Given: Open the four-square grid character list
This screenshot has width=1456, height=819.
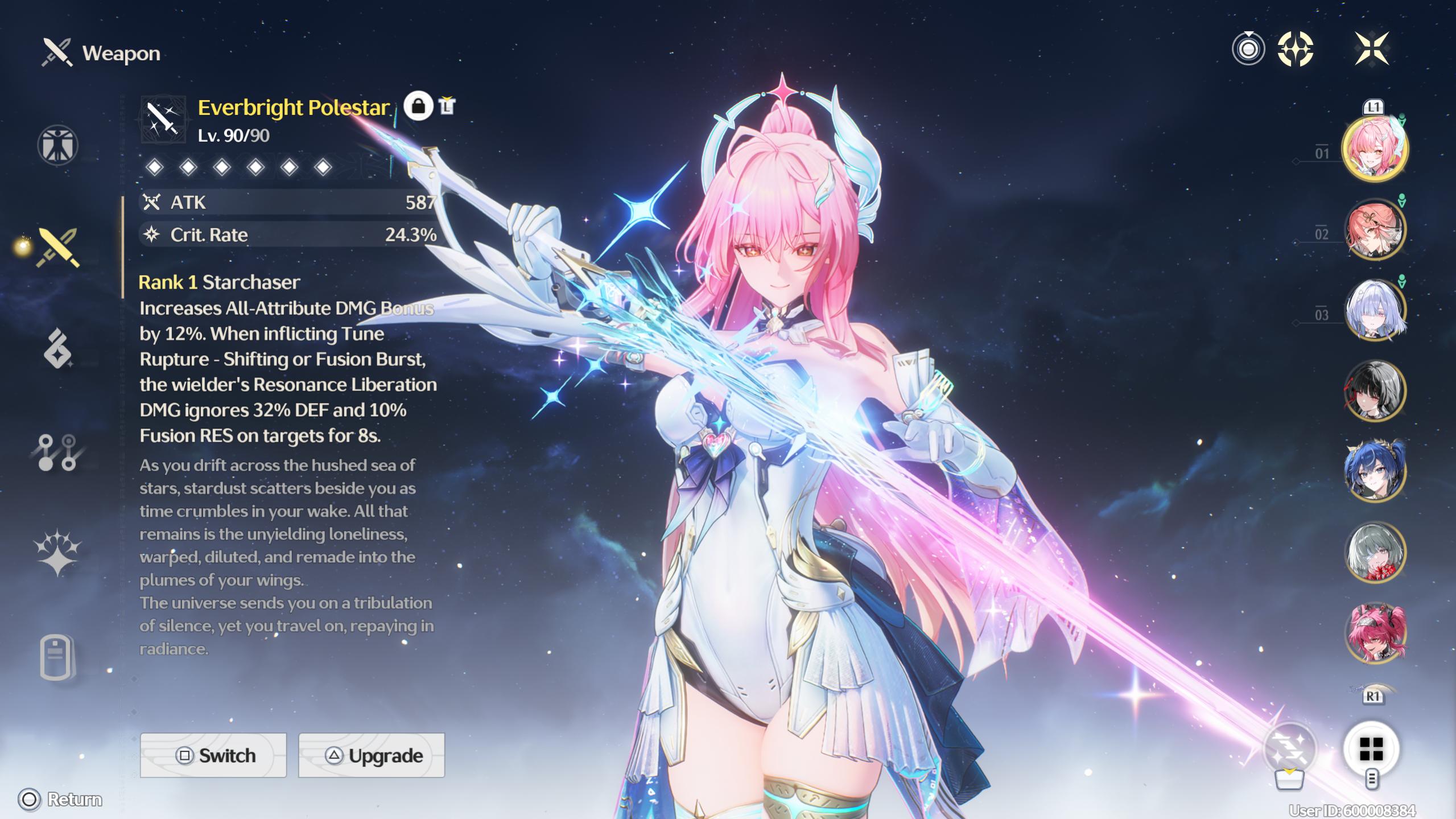Looking at the screenshot, I should 1371,749.
